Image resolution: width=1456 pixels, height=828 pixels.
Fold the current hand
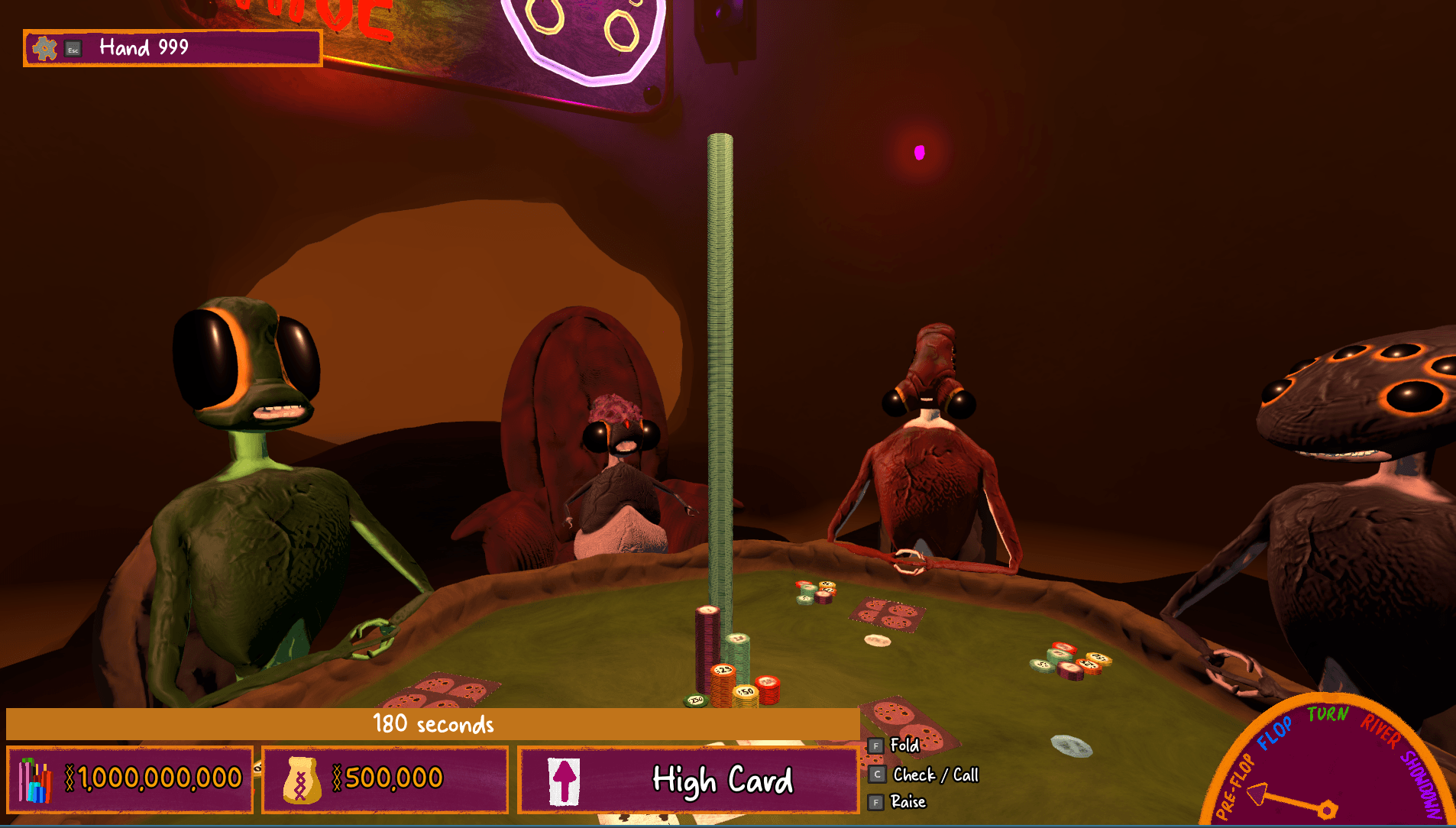(x=903, y=746)
